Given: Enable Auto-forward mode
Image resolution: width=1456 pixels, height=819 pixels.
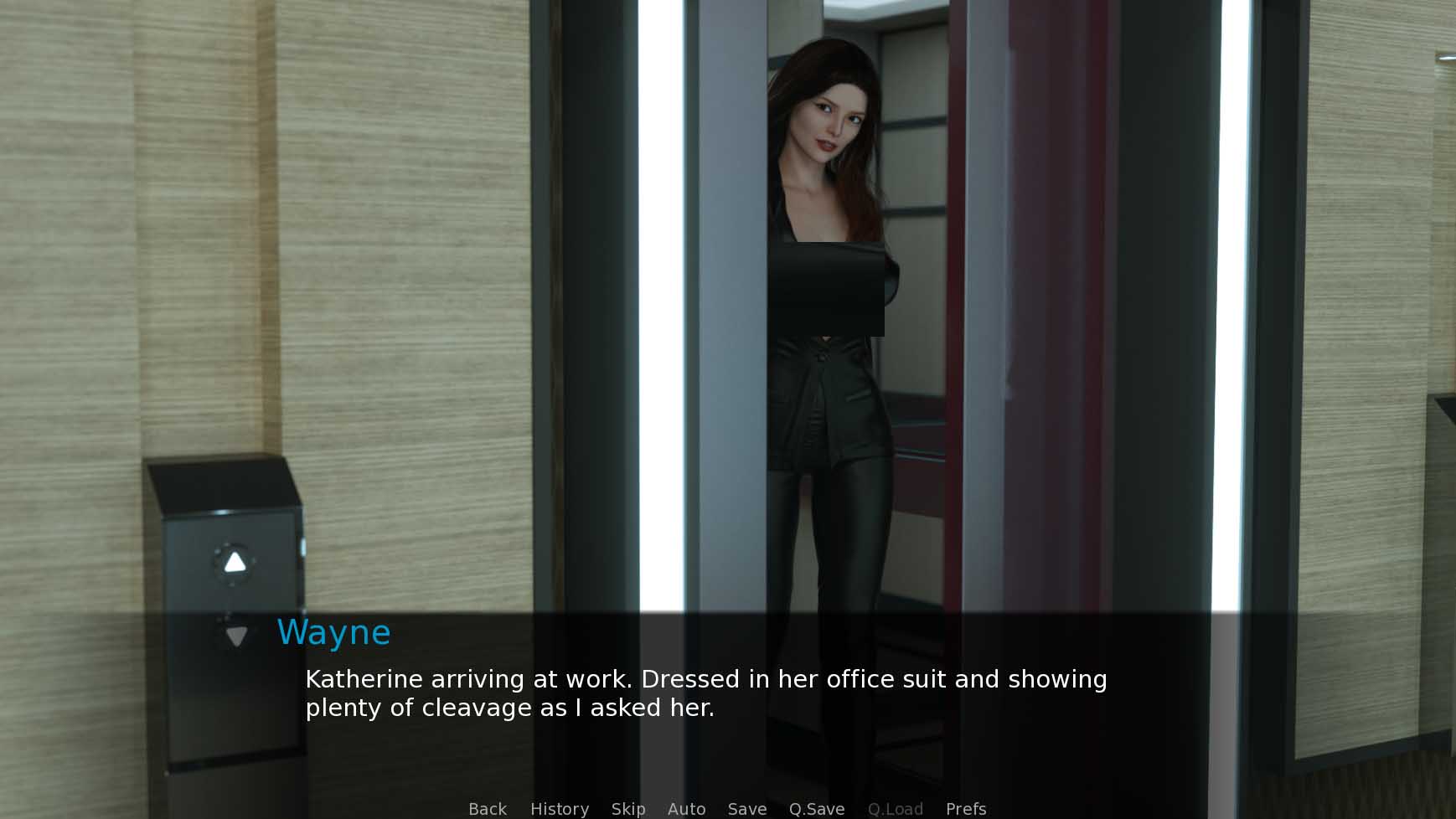Looking at the screenshot, I should (x=686, y=807).
